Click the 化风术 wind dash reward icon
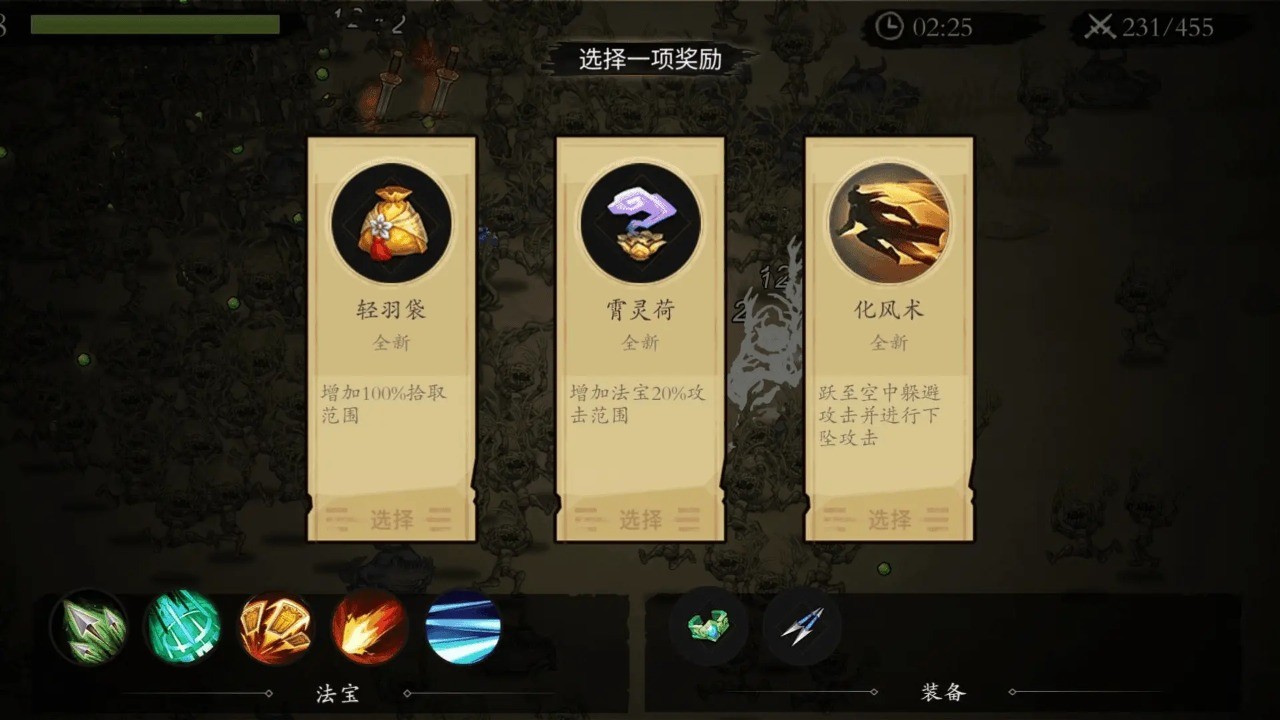1280x720 pixels. [889, 222]
